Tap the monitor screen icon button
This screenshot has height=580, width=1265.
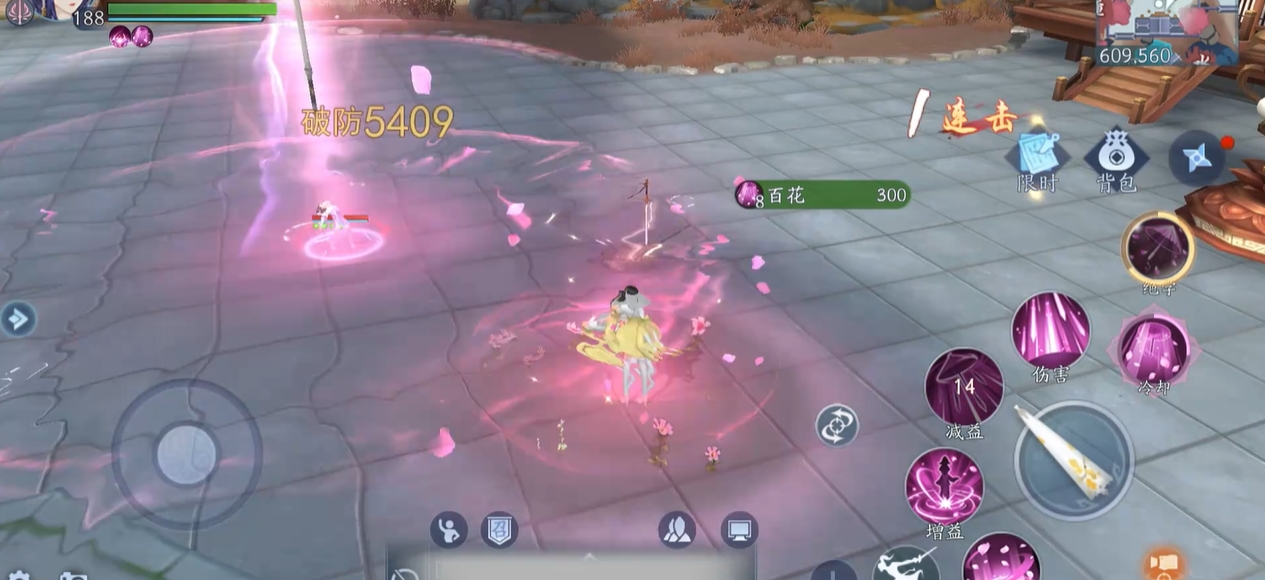(739, 529)
